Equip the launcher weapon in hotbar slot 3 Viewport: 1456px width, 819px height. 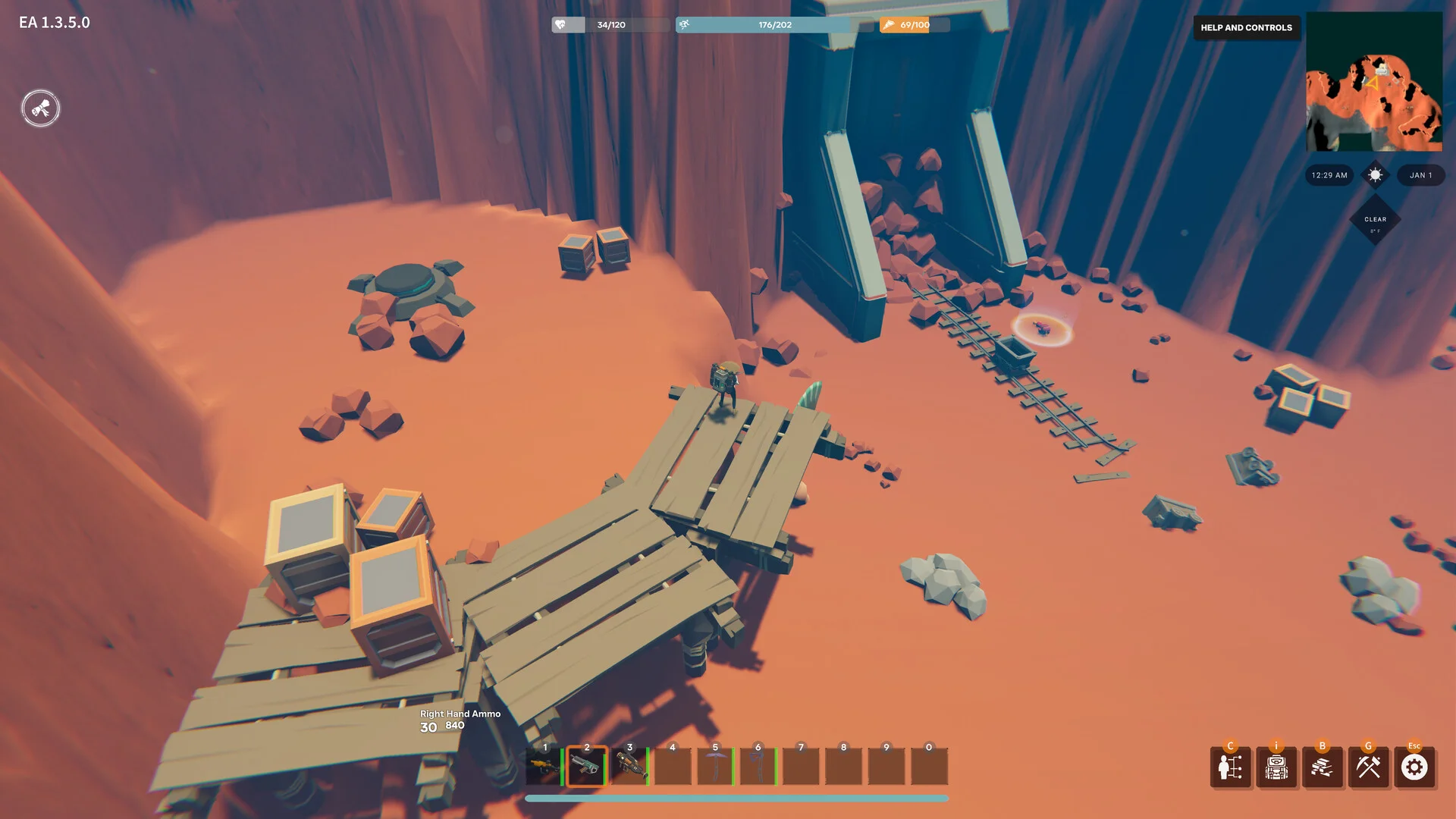[x=629, y=767]
